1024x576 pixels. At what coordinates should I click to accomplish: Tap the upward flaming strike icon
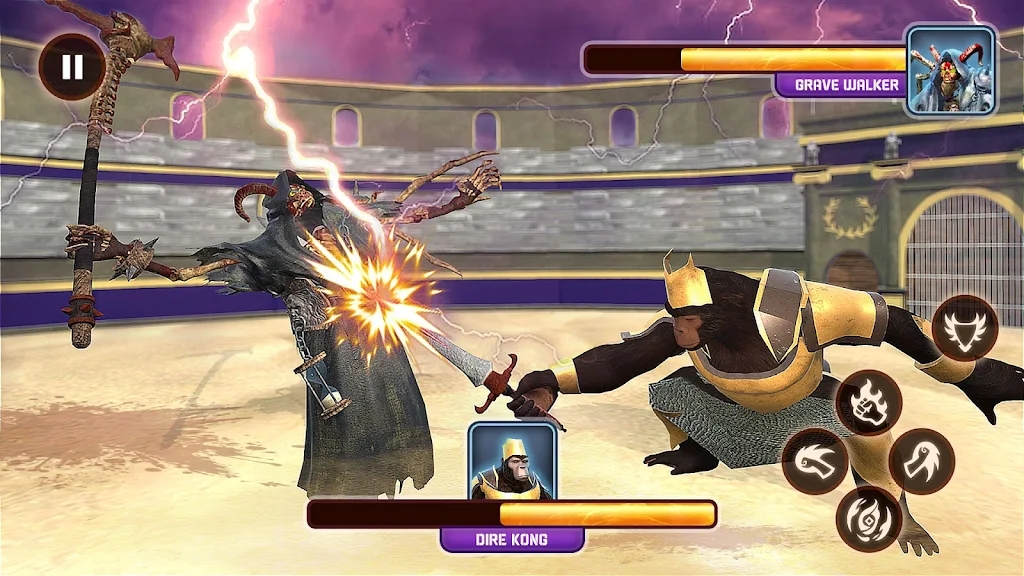tap(922, 461)
